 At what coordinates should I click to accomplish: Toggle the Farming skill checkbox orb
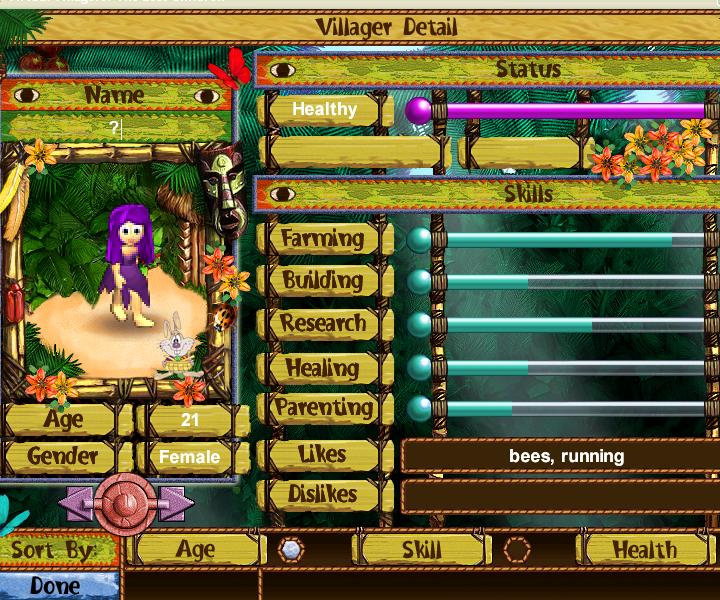coord(419,240)
